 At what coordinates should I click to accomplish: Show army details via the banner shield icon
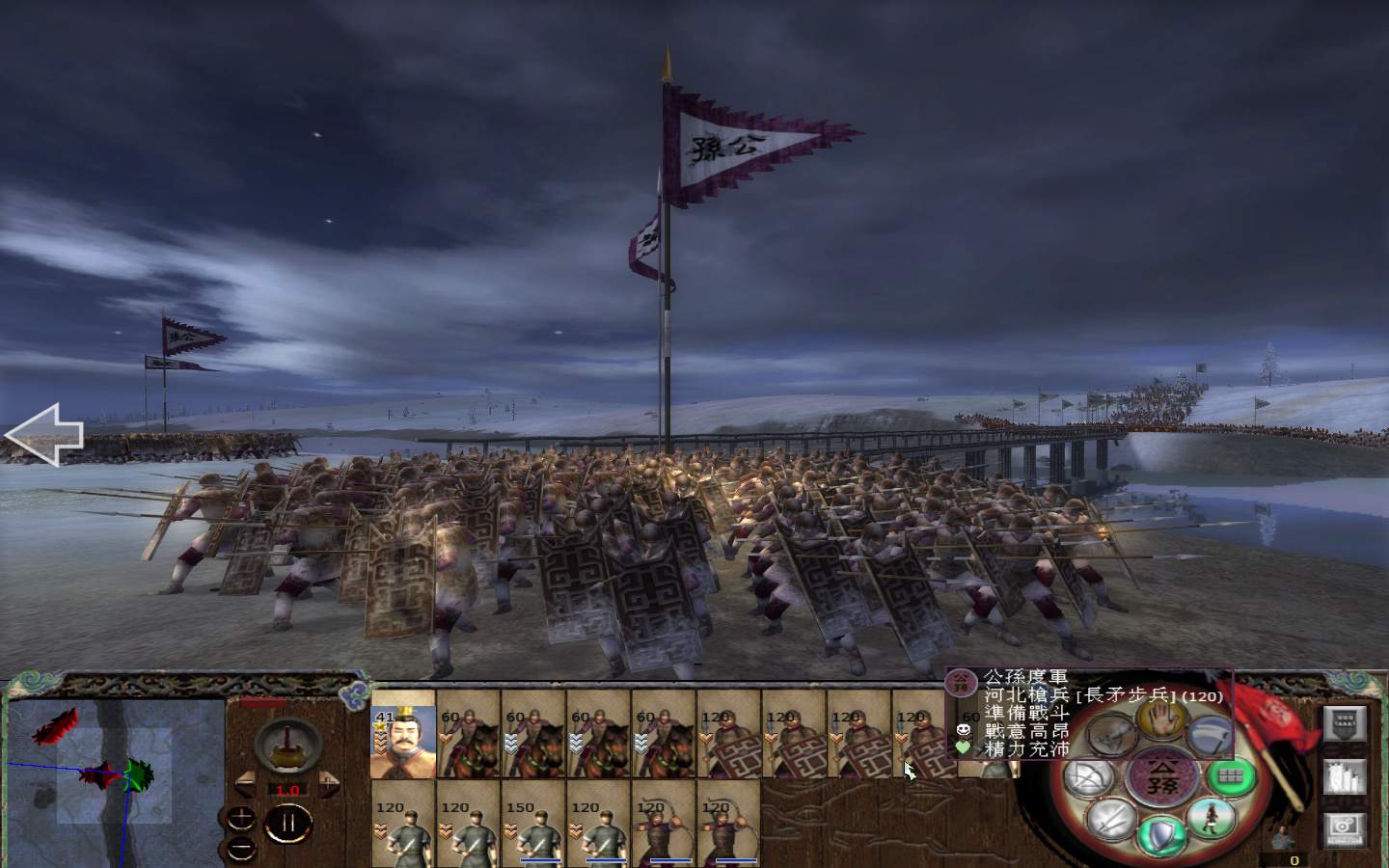1346,723
